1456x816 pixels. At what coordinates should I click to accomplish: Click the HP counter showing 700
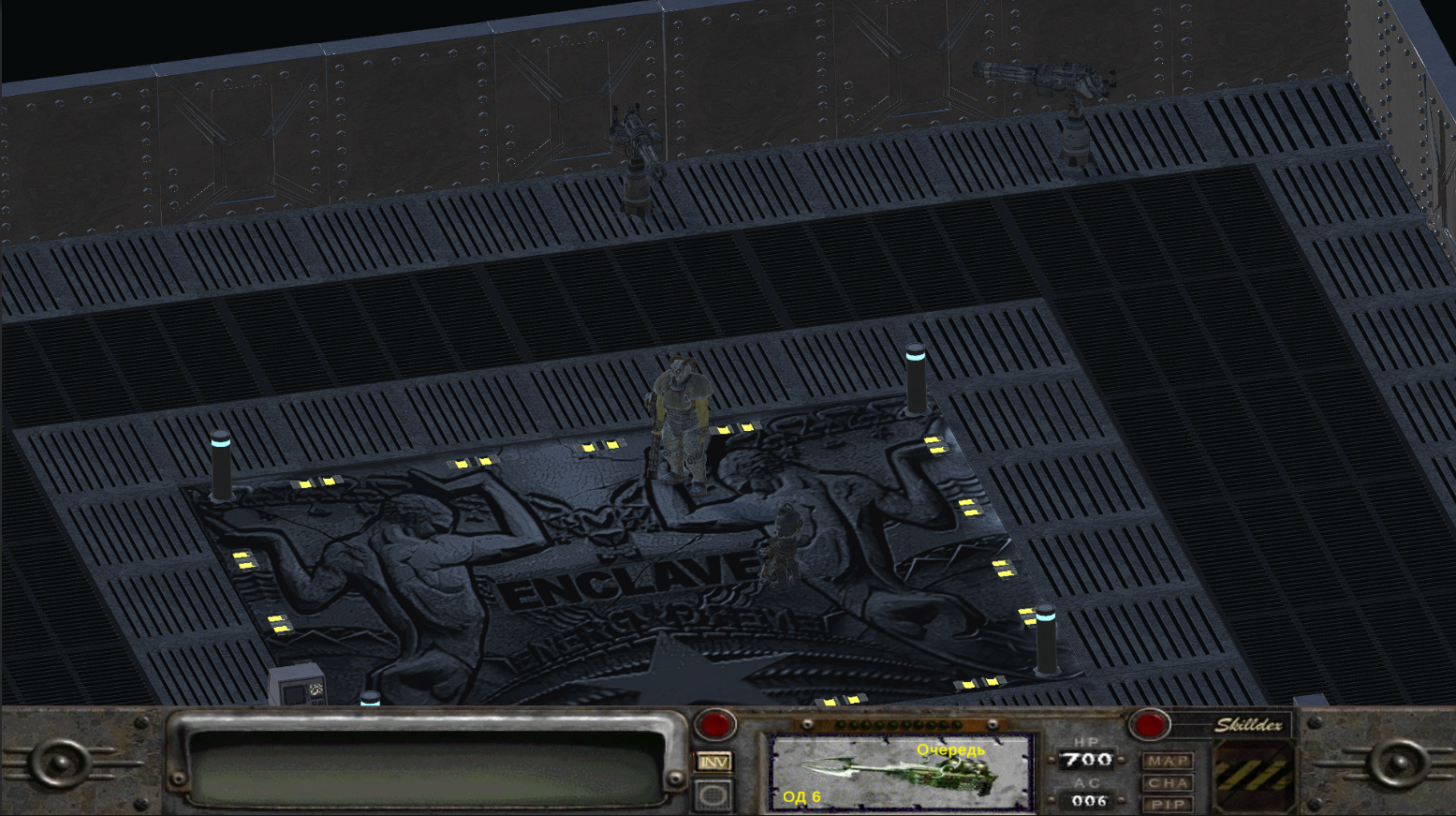click(1088, 761)
